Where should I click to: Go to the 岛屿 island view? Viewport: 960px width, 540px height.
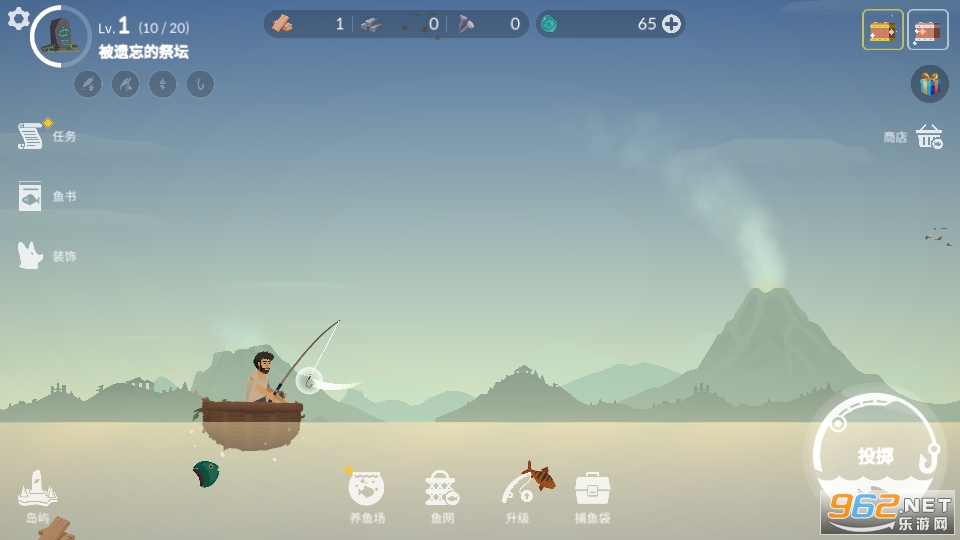point(37,494)
